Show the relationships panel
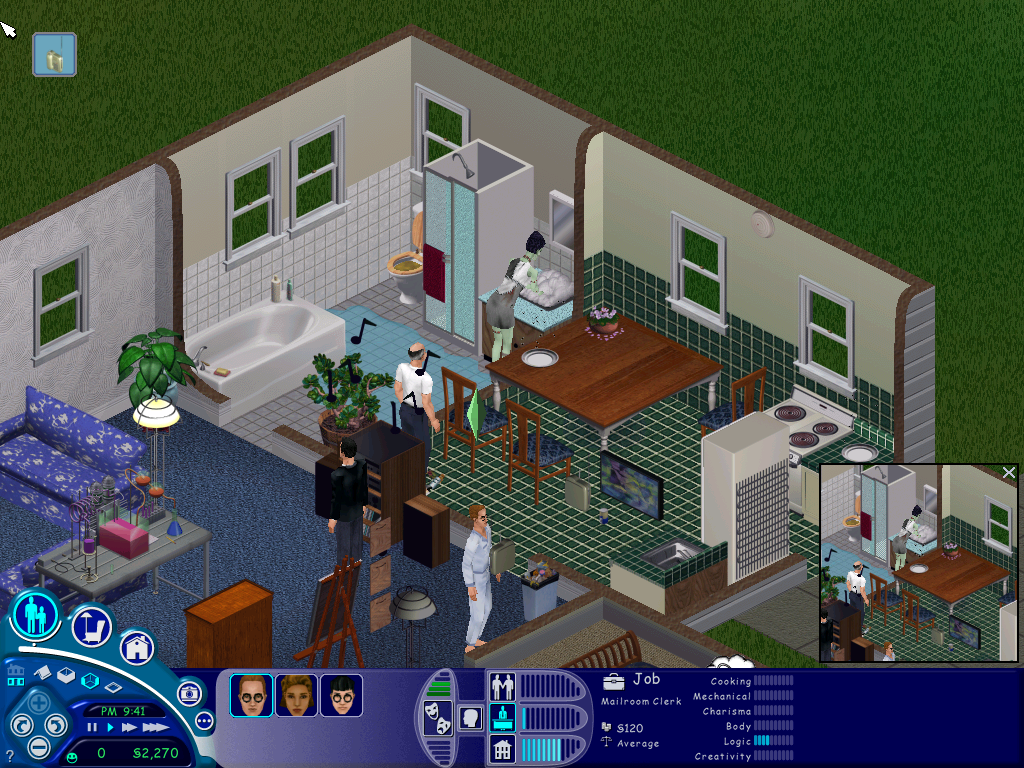Image resolution: width=1024 pixels, height=768 pixels. (501, 686)
